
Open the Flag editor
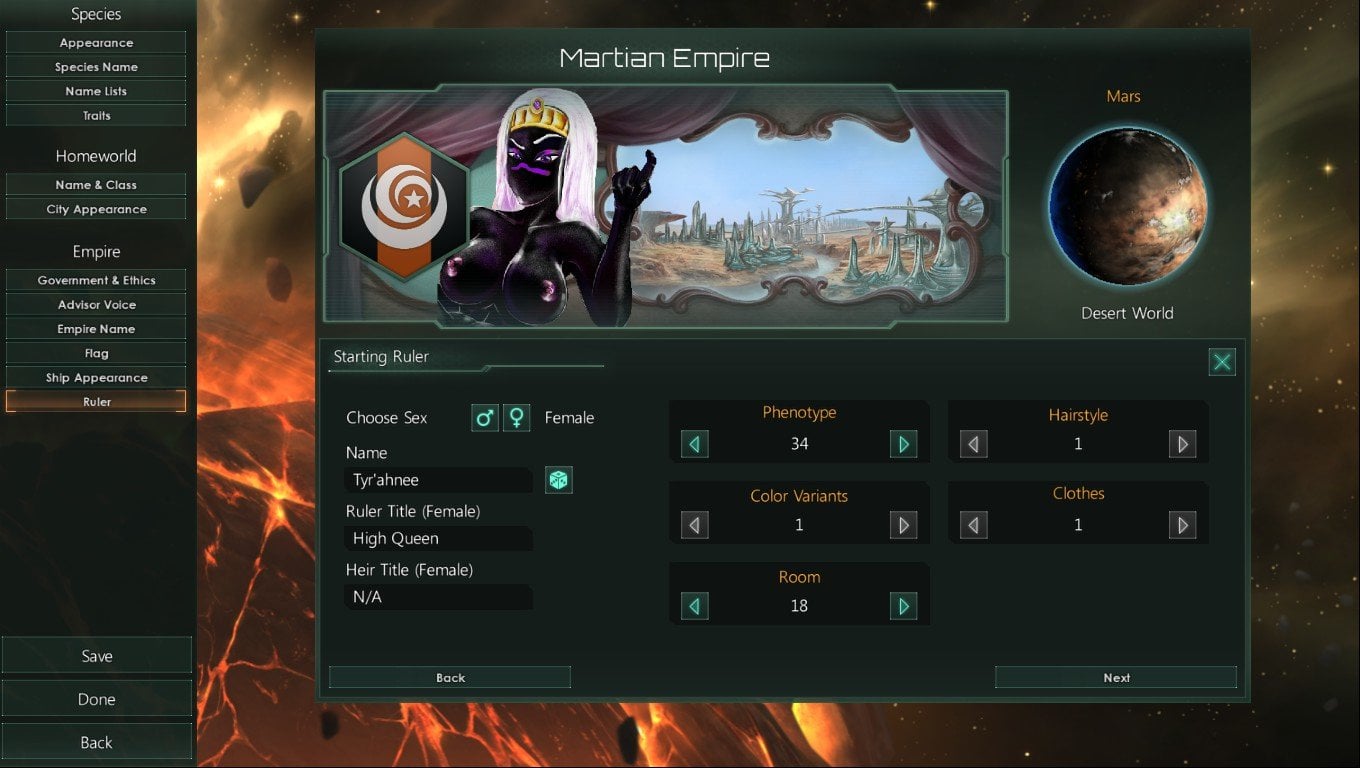click(x=96, y=353)
